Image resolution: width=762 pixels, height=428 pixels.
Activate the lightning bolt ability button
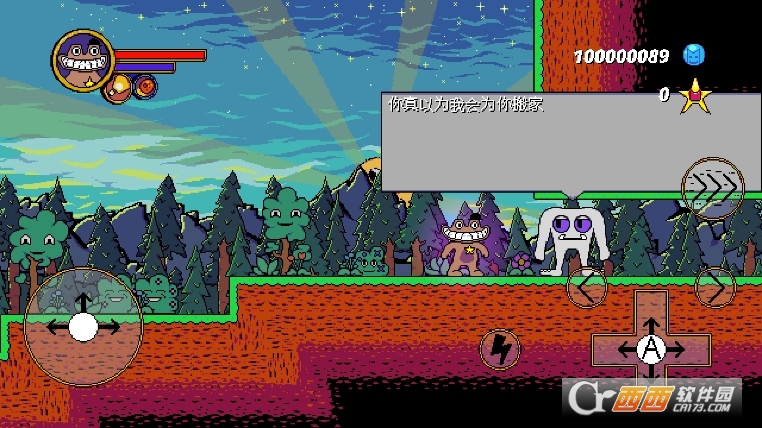(499, 348)
